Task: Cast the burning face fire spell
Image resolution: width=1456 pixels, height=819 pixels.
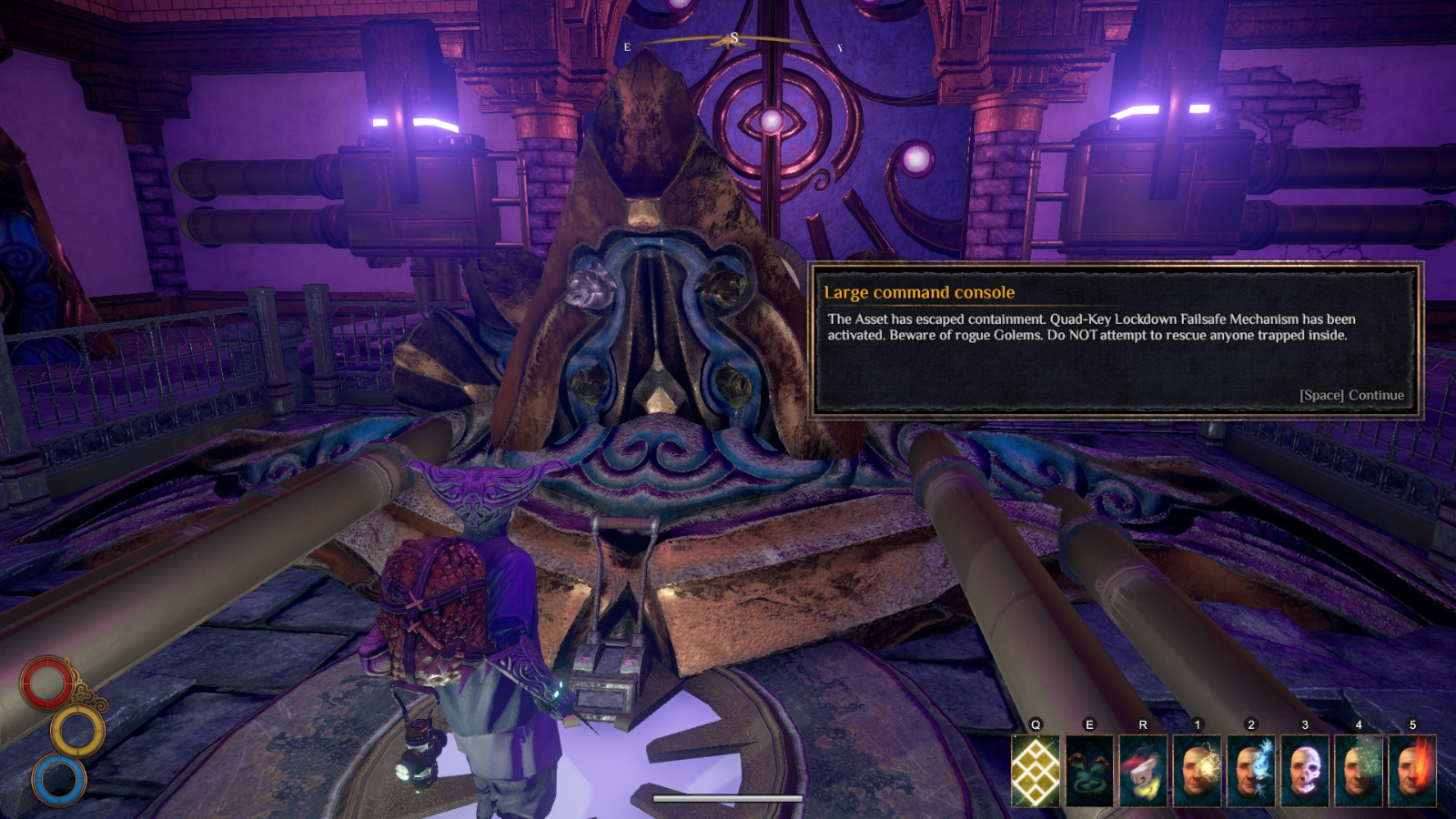Action: click(1411, 772)
